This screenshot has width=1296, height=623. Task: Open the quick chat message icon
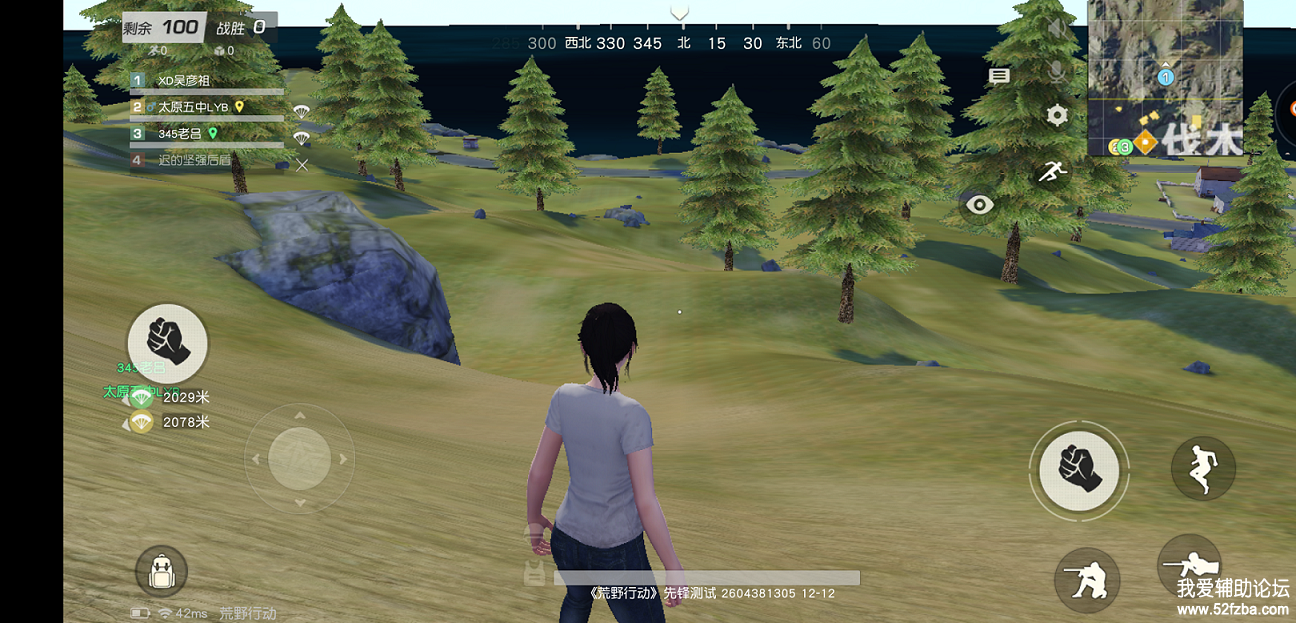point(999,76)
